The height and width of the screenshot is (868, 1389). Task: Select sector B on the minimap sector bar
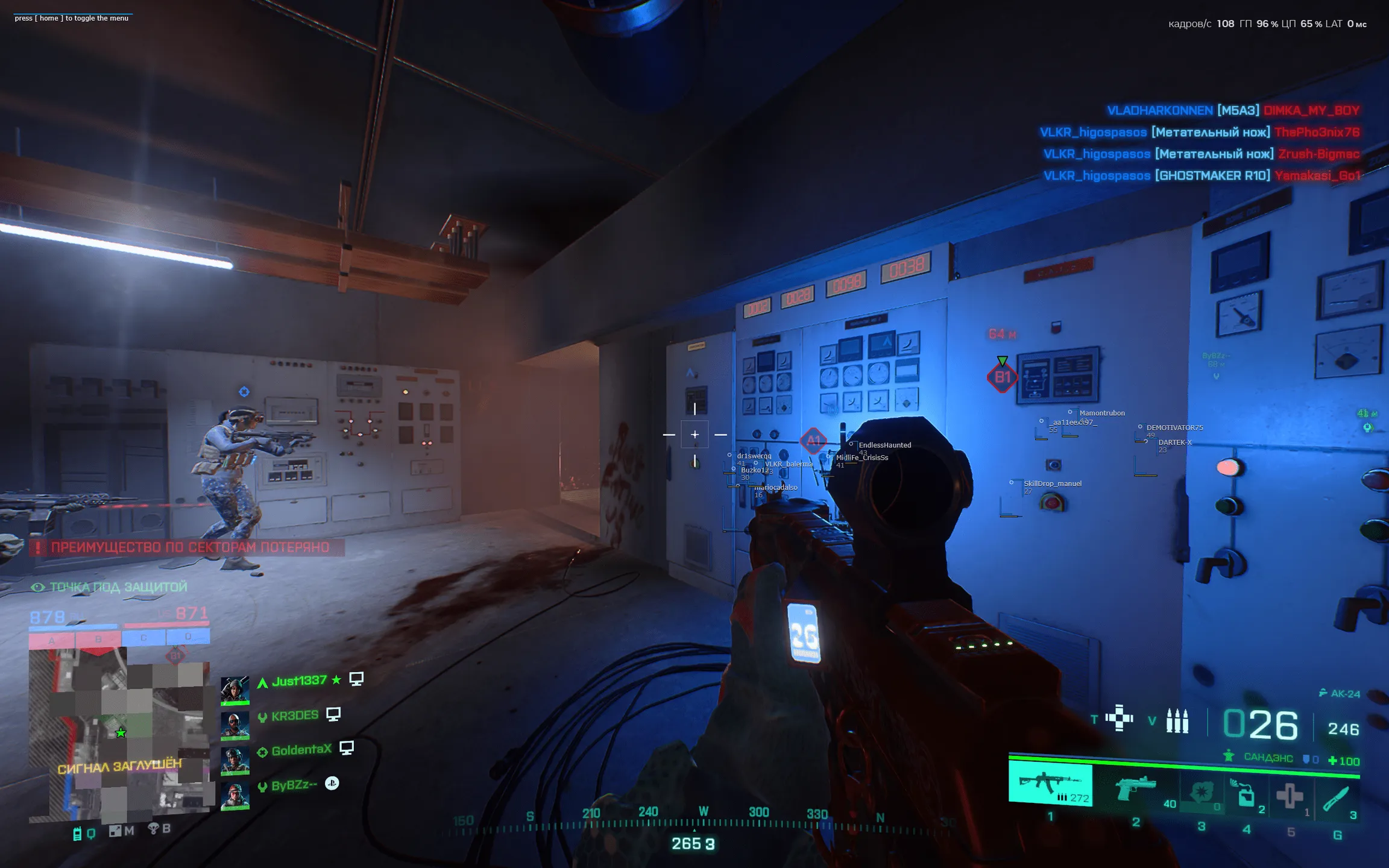(96, 637)
